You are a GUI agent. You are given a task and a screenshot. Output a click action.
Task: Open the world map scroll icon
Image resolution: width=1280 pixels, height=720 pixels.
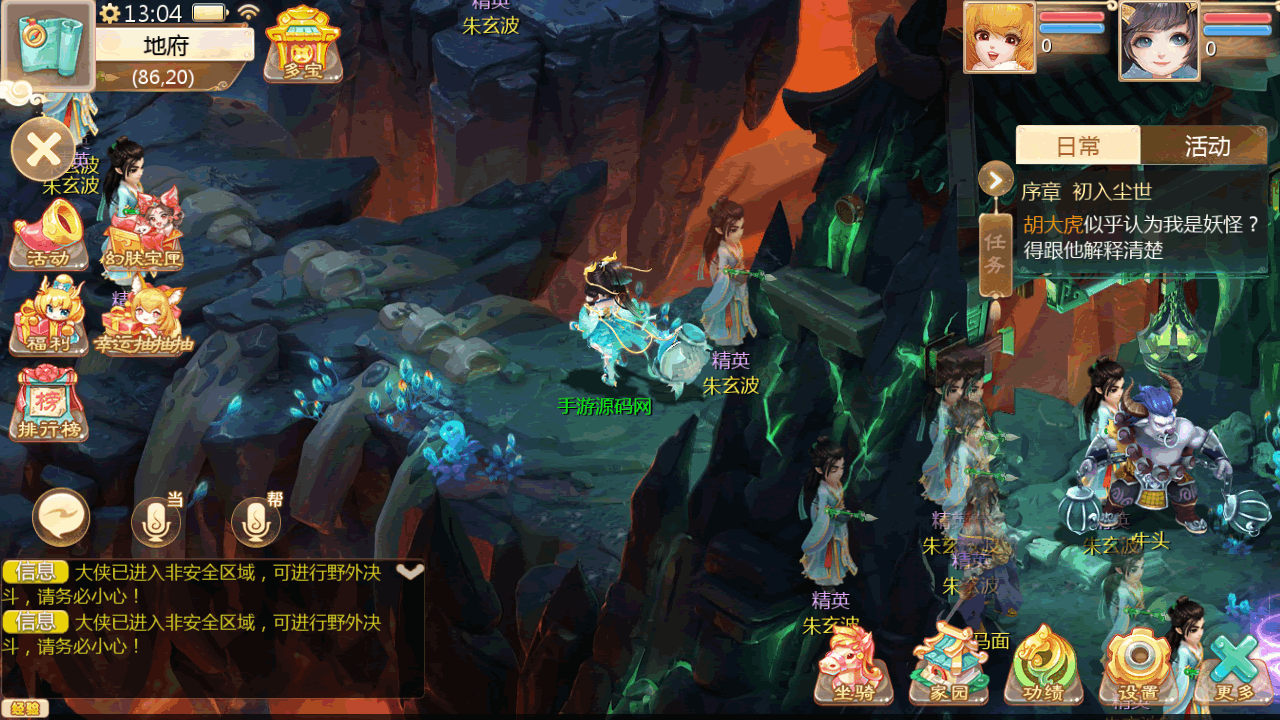tap(48, 45)
